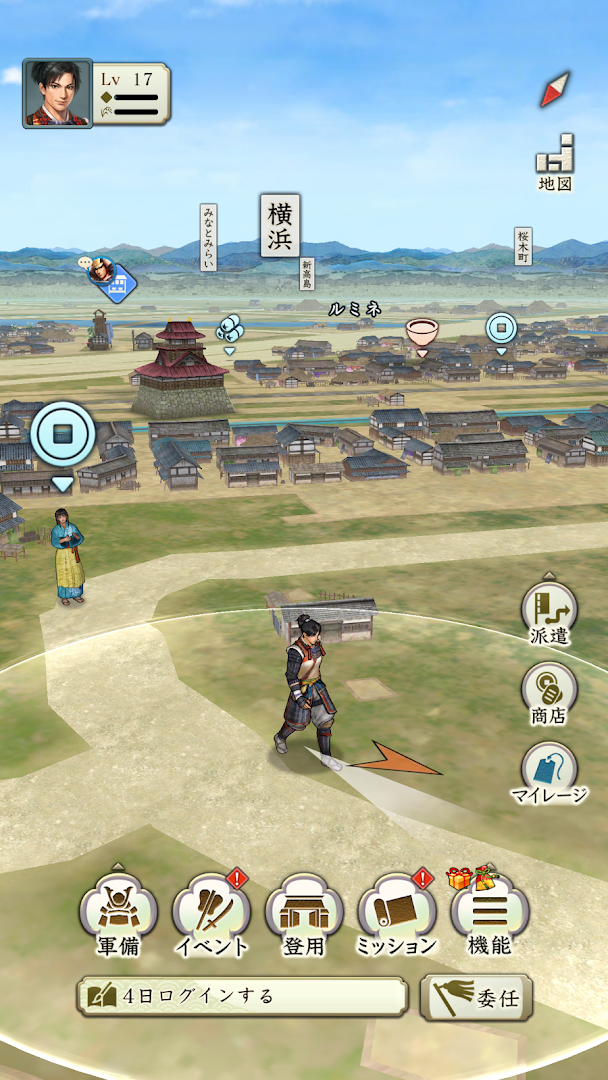The width and height of the screenshot is (608, 1080).
Task: Open the 派遣 dispatch icon
Action: click(549, 612)
